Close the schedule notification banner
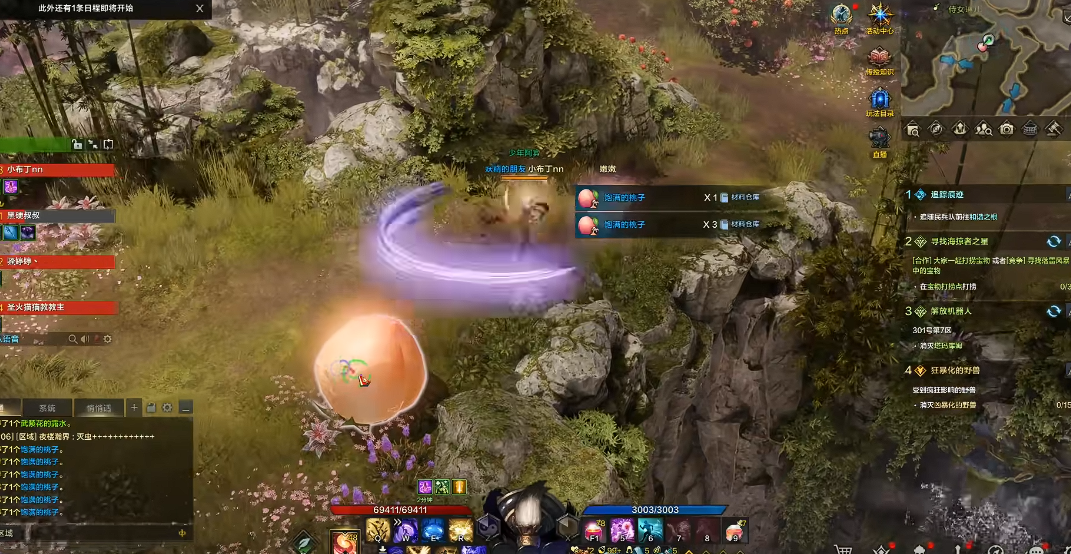The image size is (1071, 554). click(200, 8)
